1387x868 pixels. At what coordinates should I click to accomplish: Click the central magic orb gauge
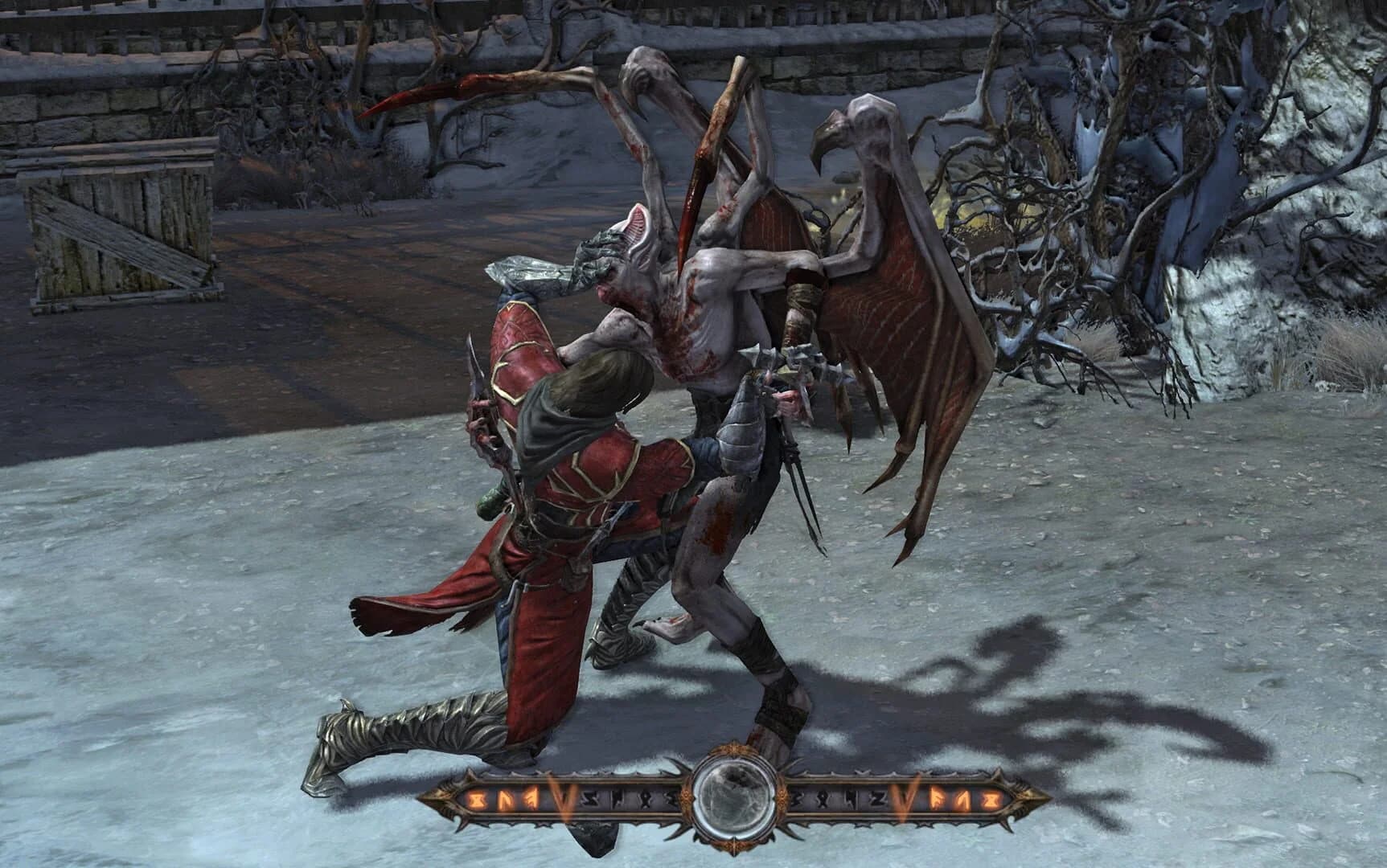click(x=733, y=797)
